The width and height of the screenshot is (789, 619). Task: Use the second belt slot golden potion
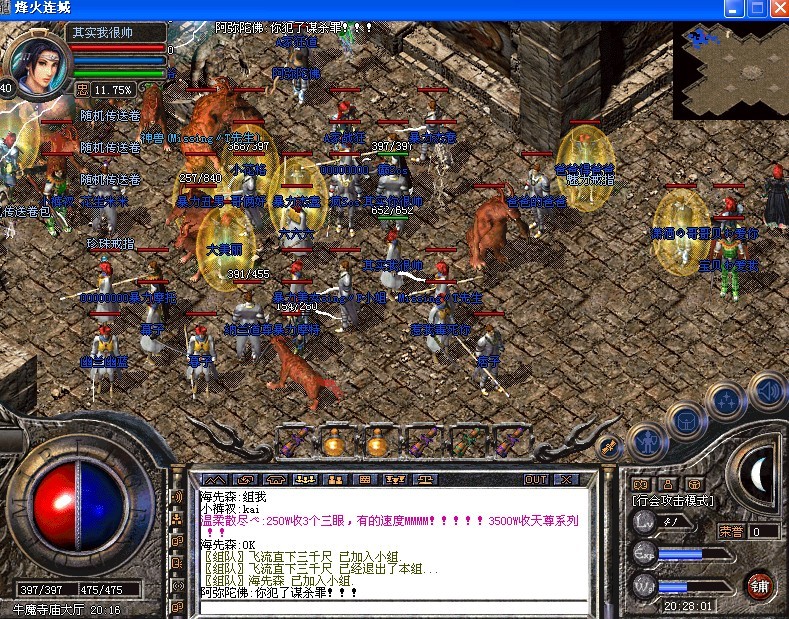[x=334, y=441]
